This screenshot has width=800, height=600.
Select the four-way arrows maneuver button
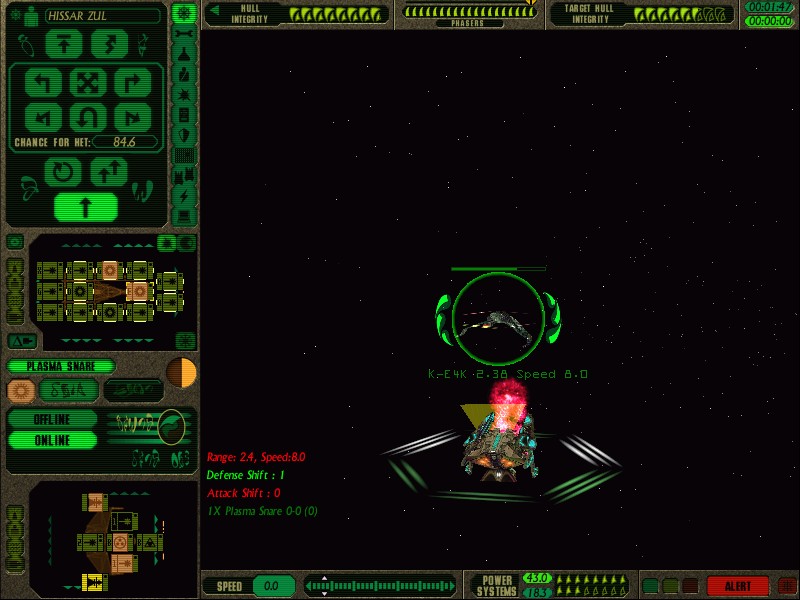tap(87, 81)
